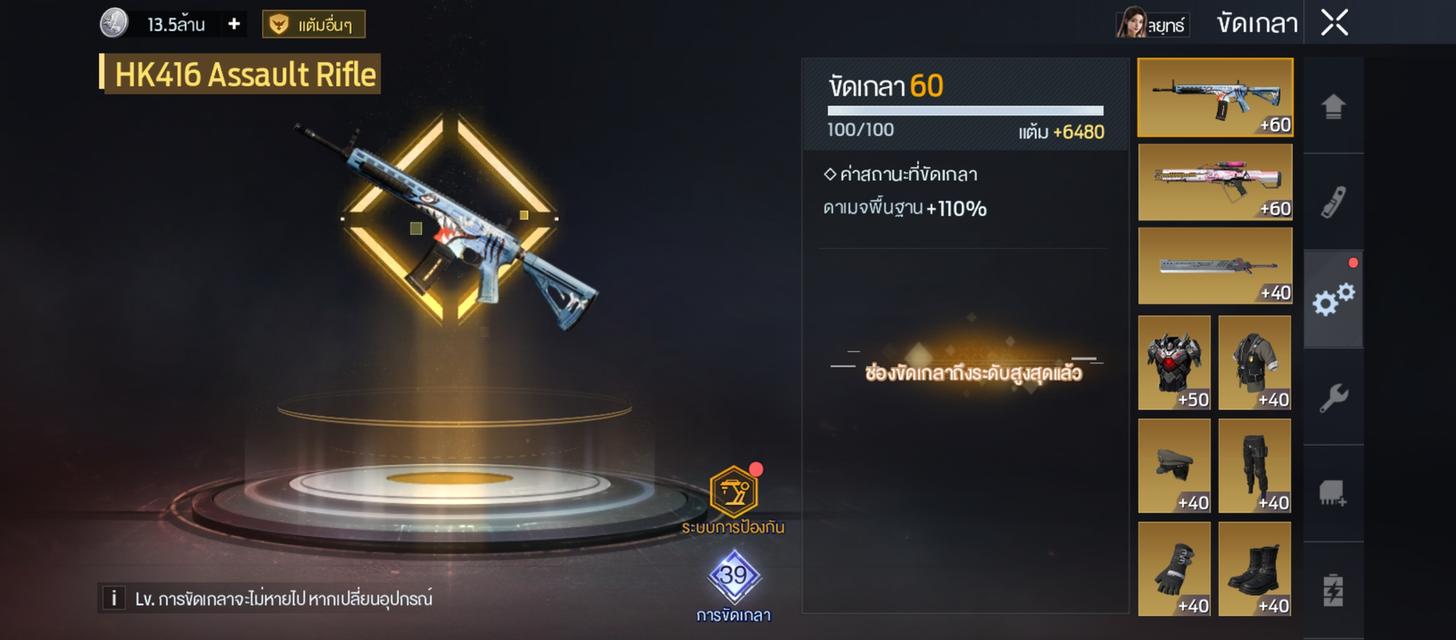Screen dimensions: 1456x640
Task: Select the black tactical pants slot
Action: point(1254,465)
